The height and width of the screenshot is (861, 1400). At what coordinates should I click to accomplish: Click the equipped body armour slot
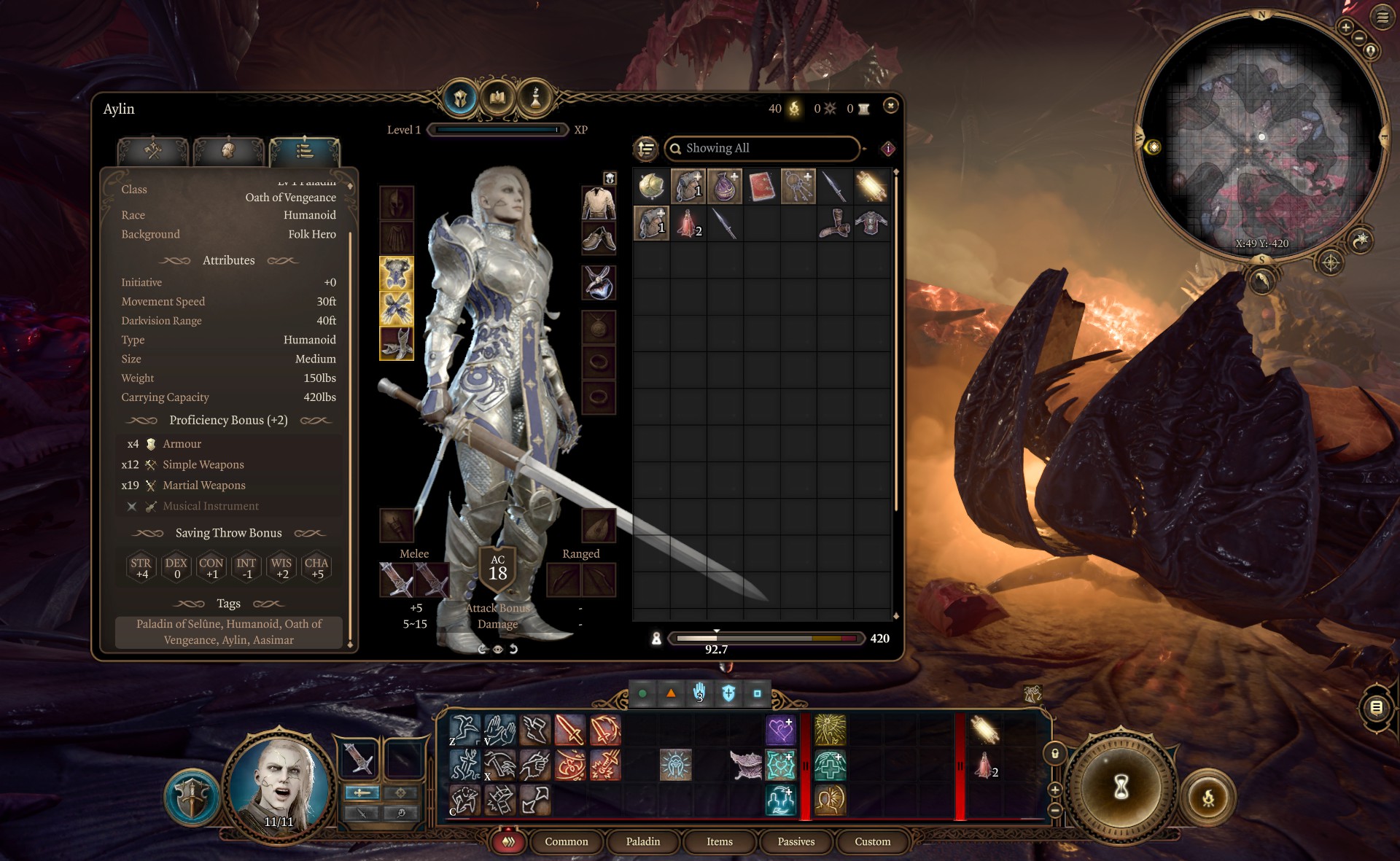tap(397, 273)
